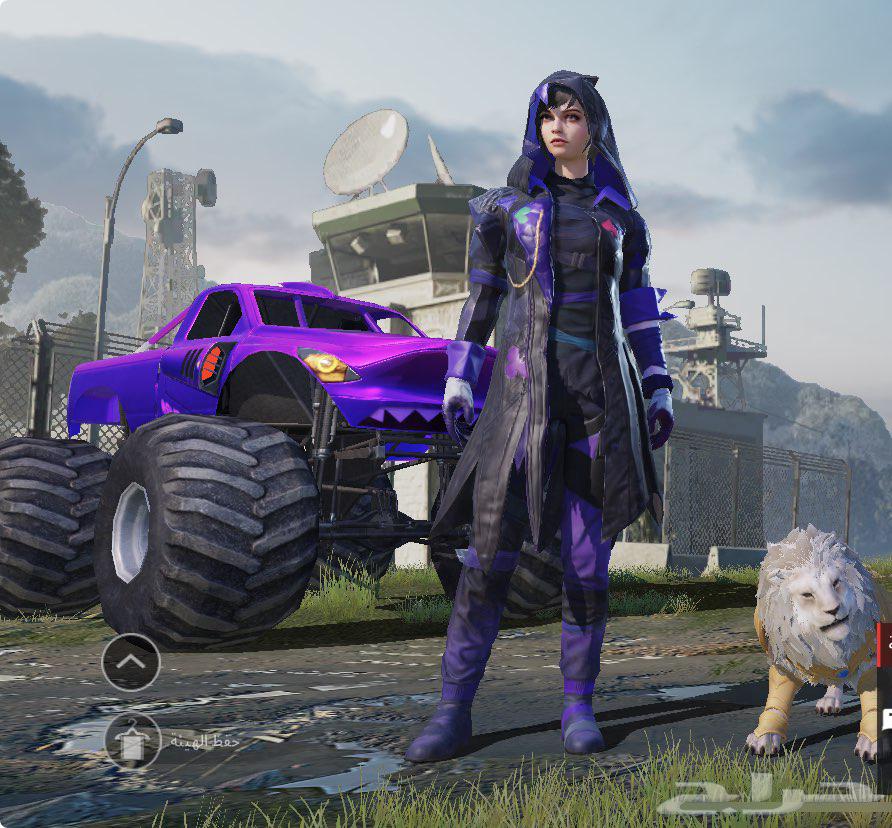Expand the panel with the up-arrow button
This screenshot has width=892, height=828.
click(x=131, y=662)
